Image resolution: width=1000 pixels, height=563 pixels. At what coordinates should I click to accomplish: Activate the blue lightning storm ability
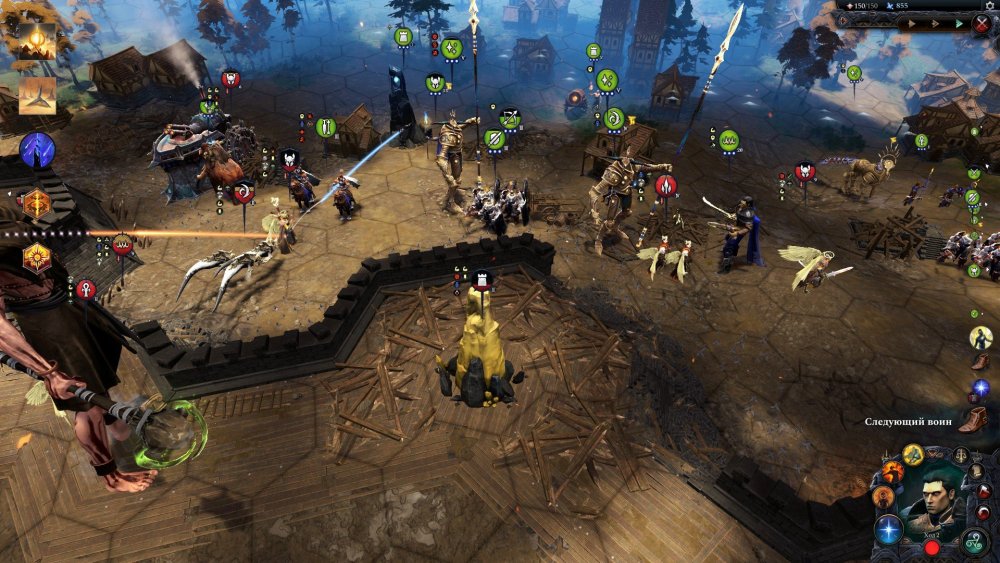37,151
